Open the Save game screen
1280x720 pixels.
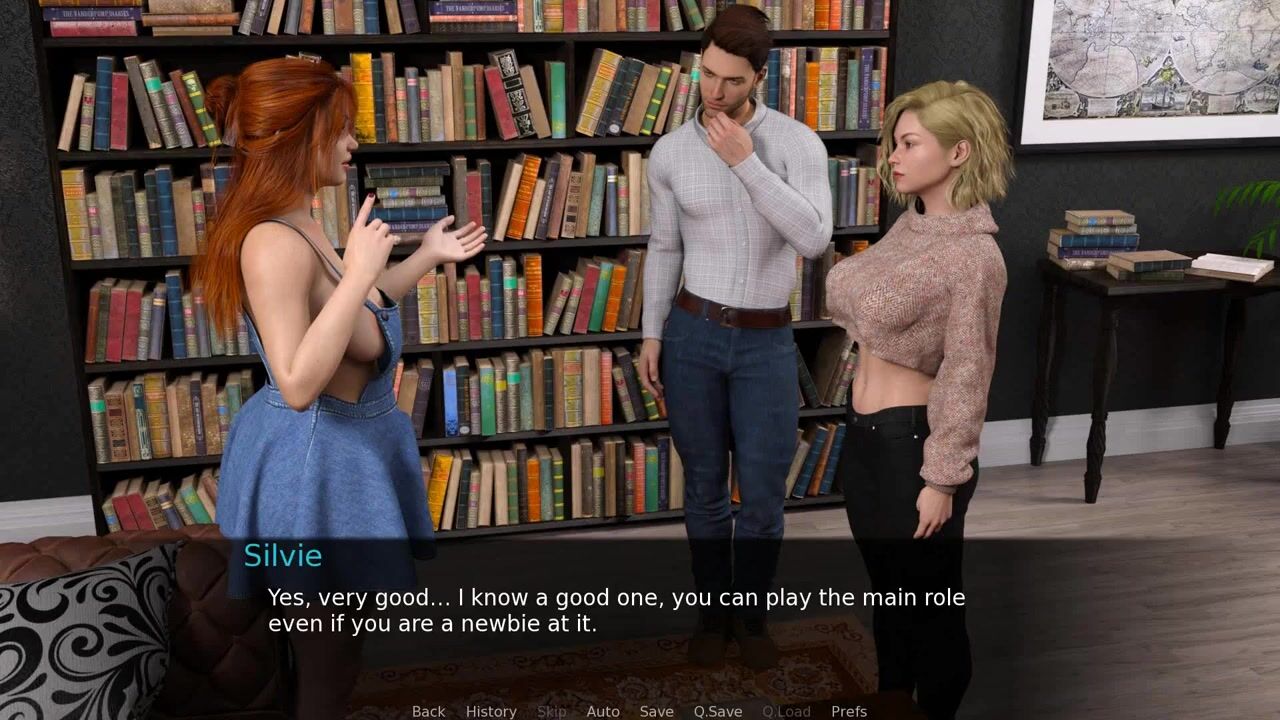click(656, 711)
